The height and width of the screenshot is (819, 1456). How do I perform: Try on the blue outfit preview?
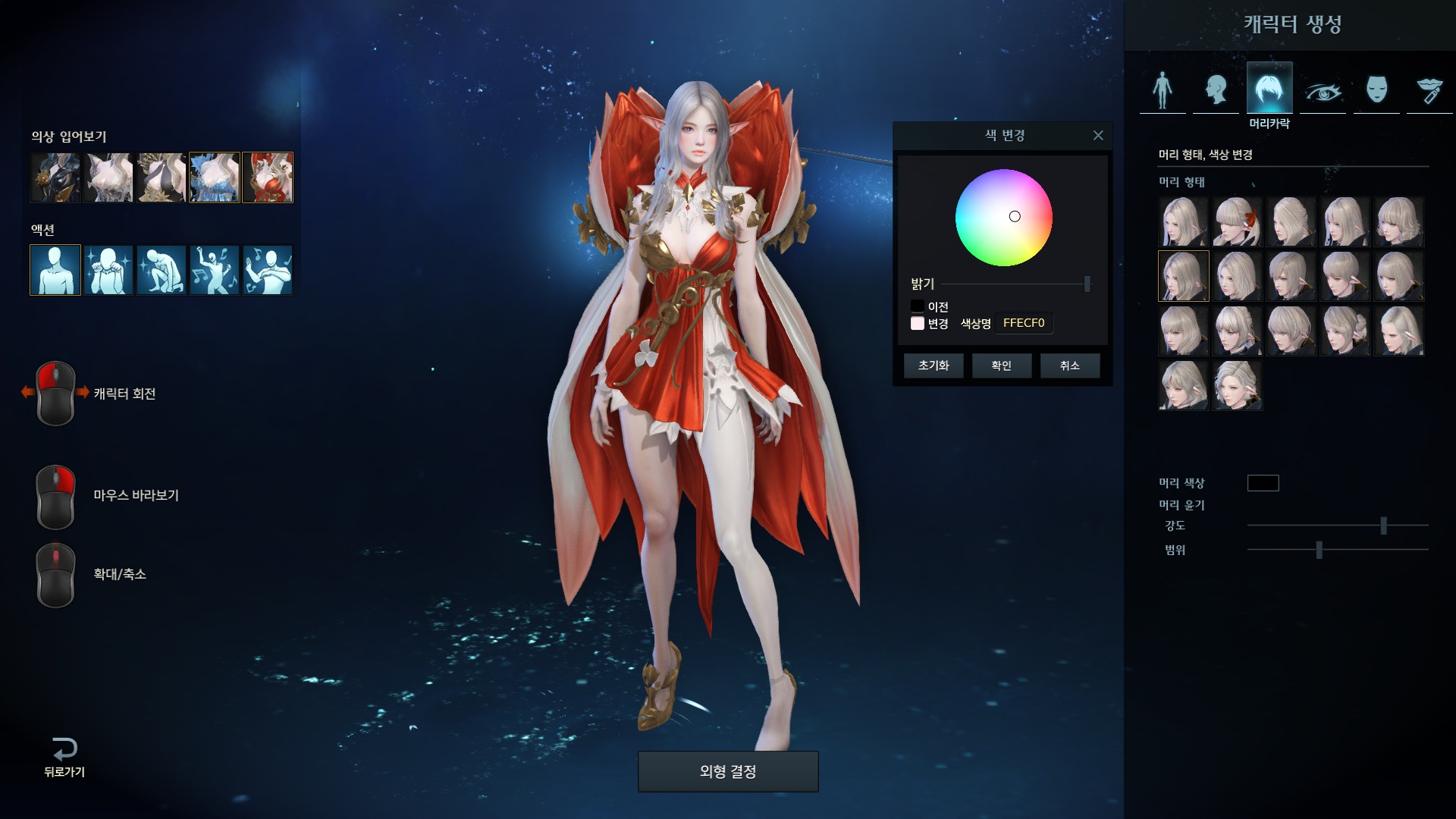click(x=215, y=177)
